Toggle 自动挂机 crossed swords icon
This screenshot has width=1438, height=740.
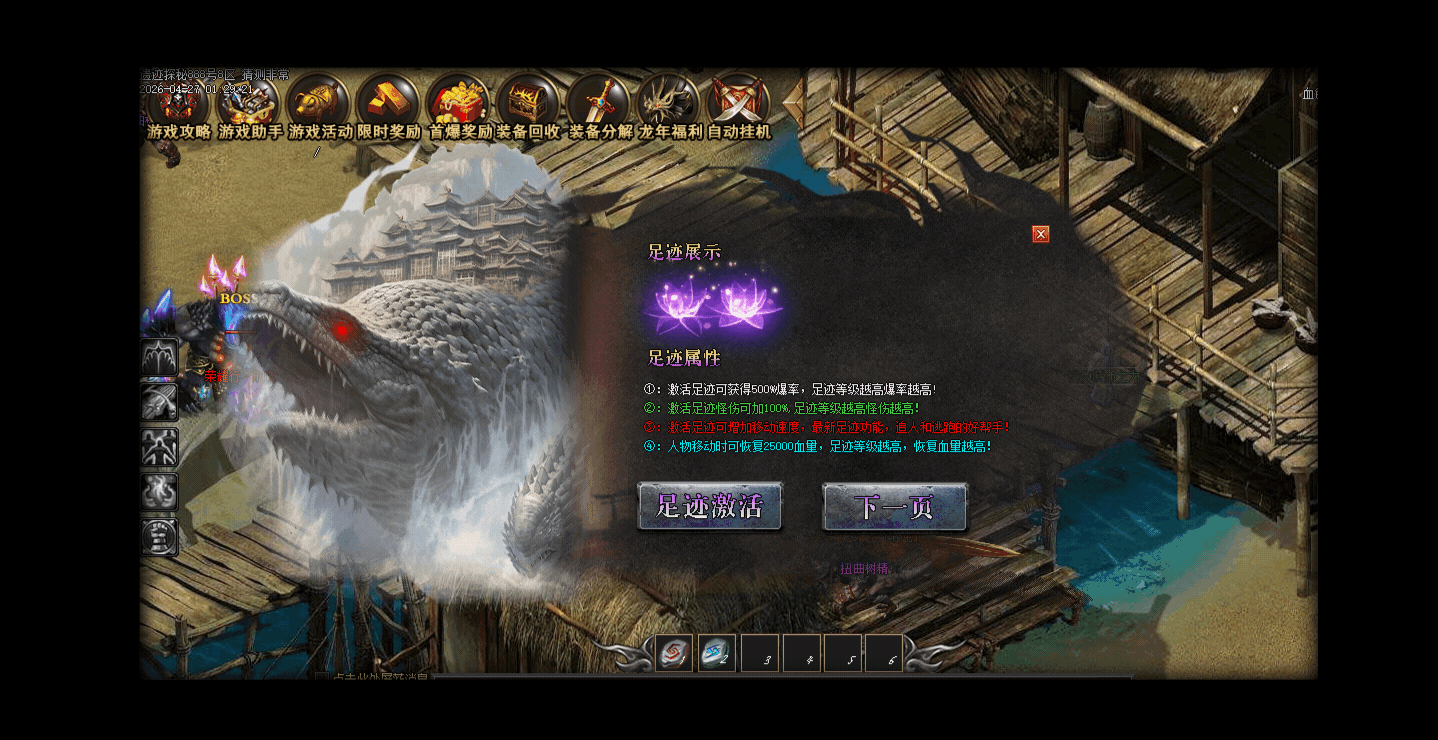click(x=739, y=103)
